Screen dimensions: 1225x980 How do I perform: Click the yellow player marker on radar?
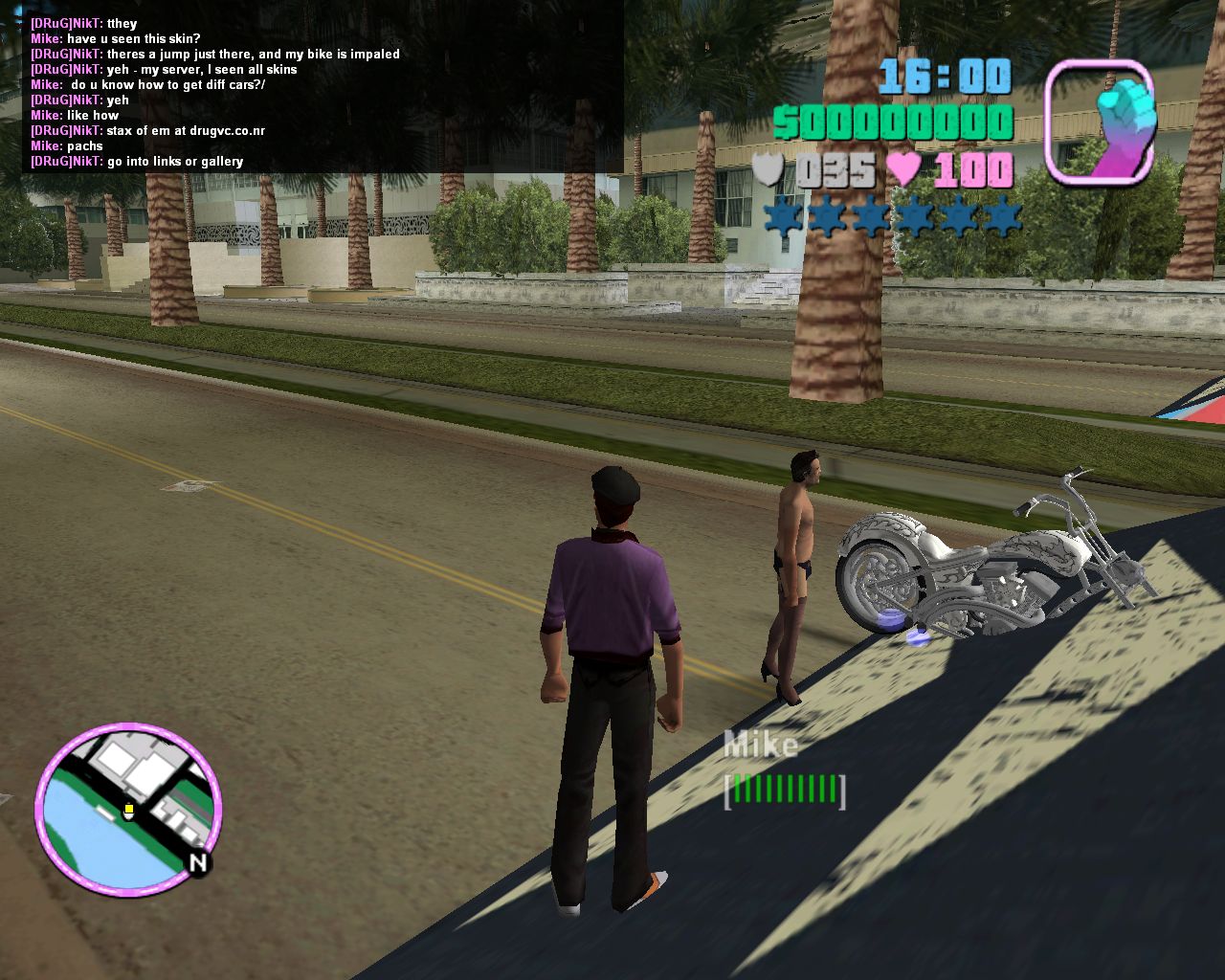(x=128, y=812)
